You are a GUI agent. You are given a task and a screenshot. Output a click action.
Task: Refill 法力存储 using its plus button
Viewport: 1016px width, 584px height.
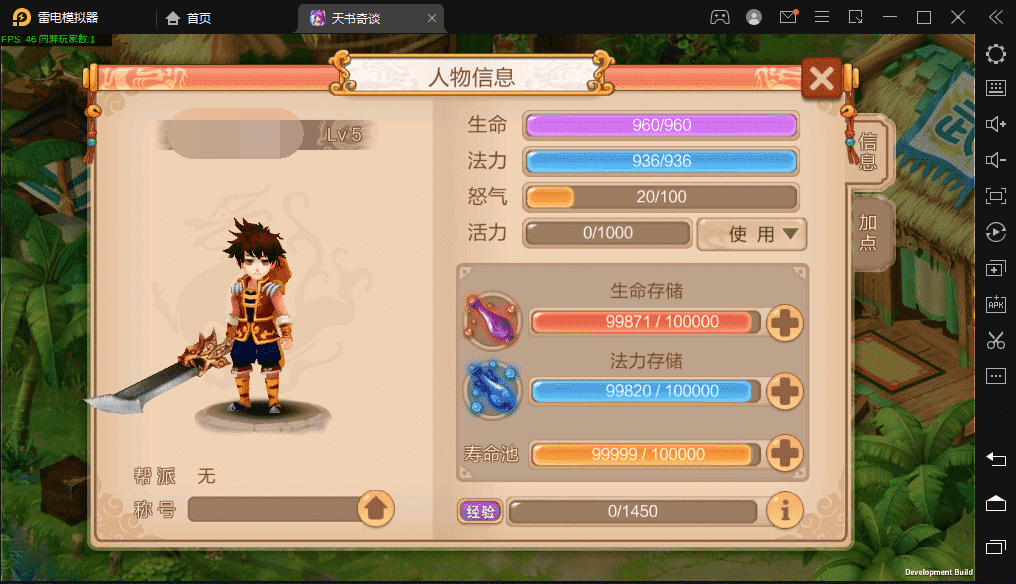click(x=785, y=391)
